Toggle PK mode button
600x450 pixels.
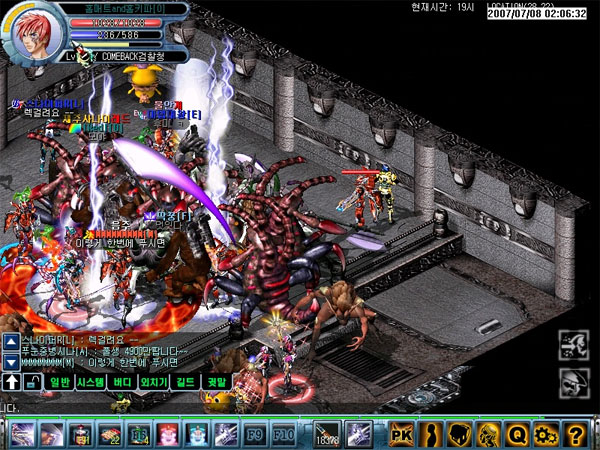pos(401,433)
